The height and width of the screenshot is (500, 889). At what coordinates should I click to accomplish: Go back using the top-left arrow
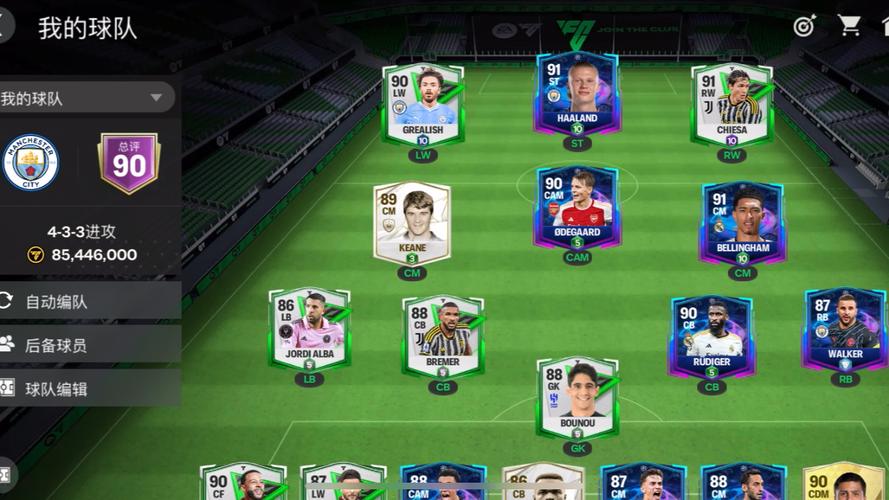(5, 26)
